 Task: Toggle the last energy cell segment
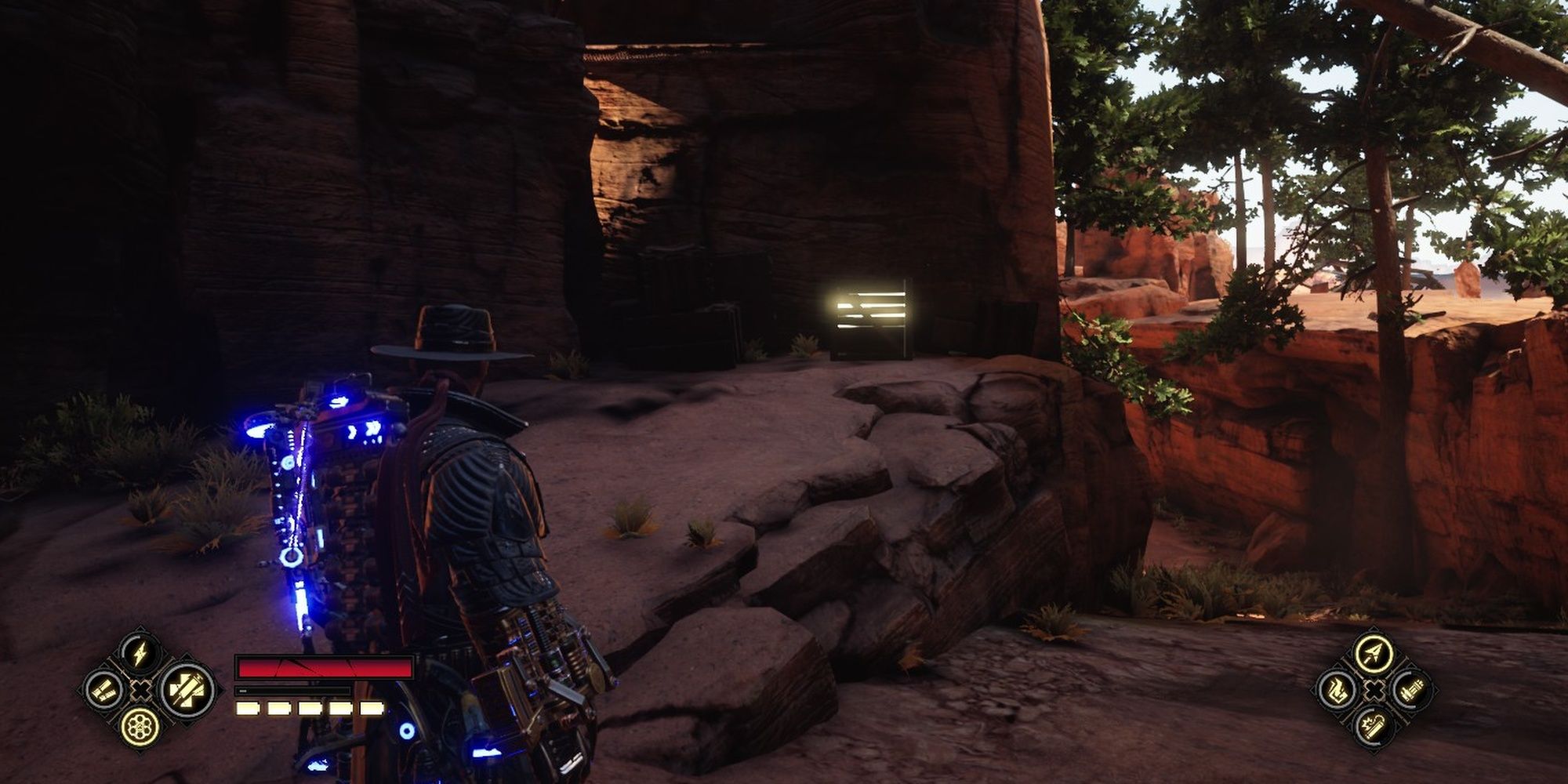coord(371,708)
